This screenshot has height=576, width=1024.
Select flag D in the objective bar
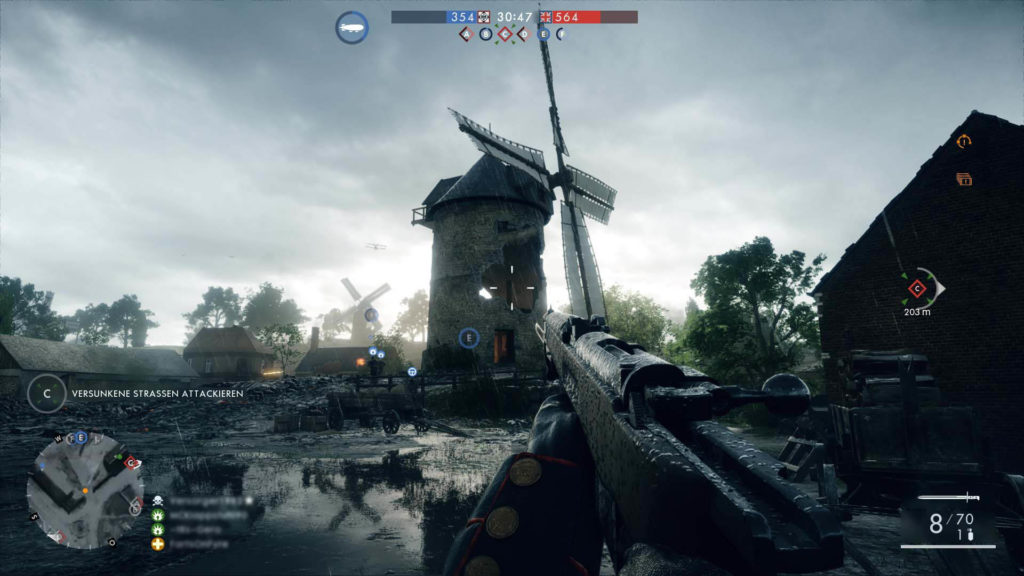coord(524,34)
